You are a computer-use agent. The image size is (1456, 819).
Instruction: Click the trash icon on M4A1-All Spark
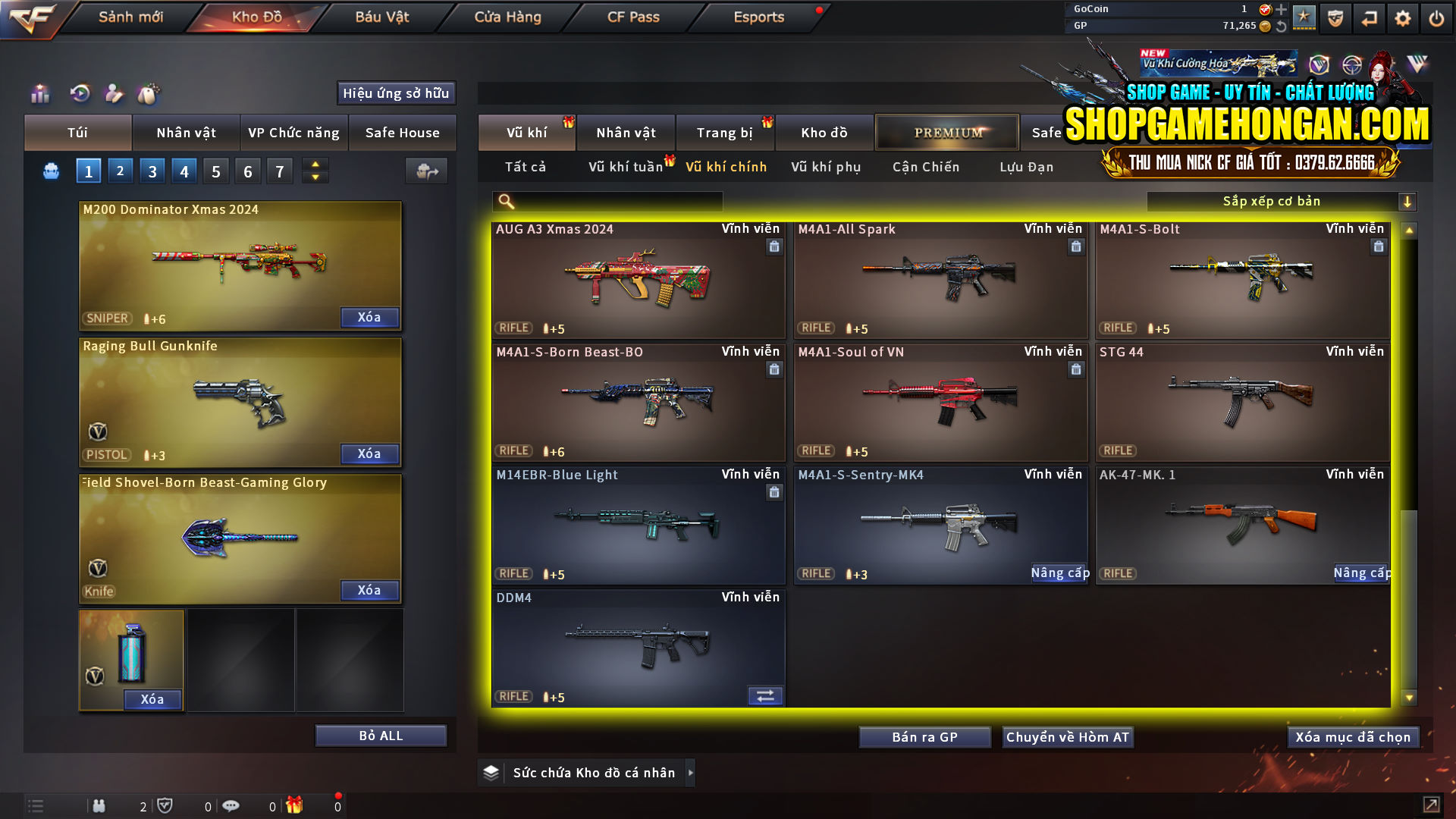[x=1076, y=246]
